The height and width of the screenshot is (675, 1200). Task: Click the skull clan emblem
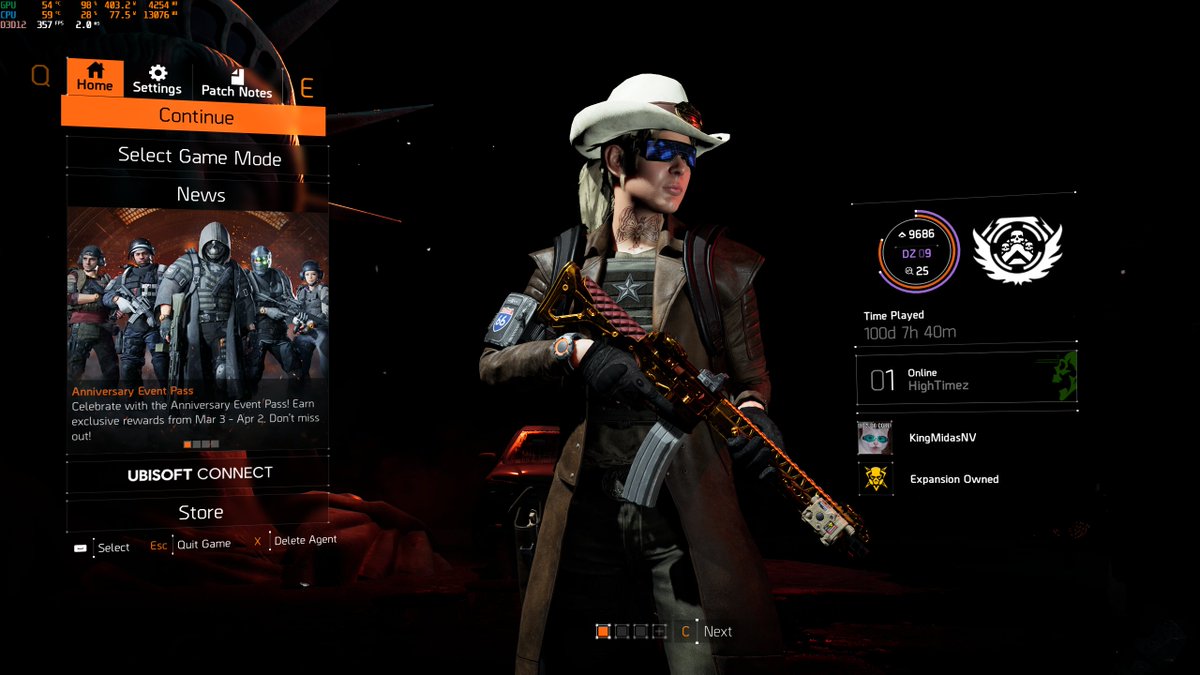click(x=1017, y=250)
